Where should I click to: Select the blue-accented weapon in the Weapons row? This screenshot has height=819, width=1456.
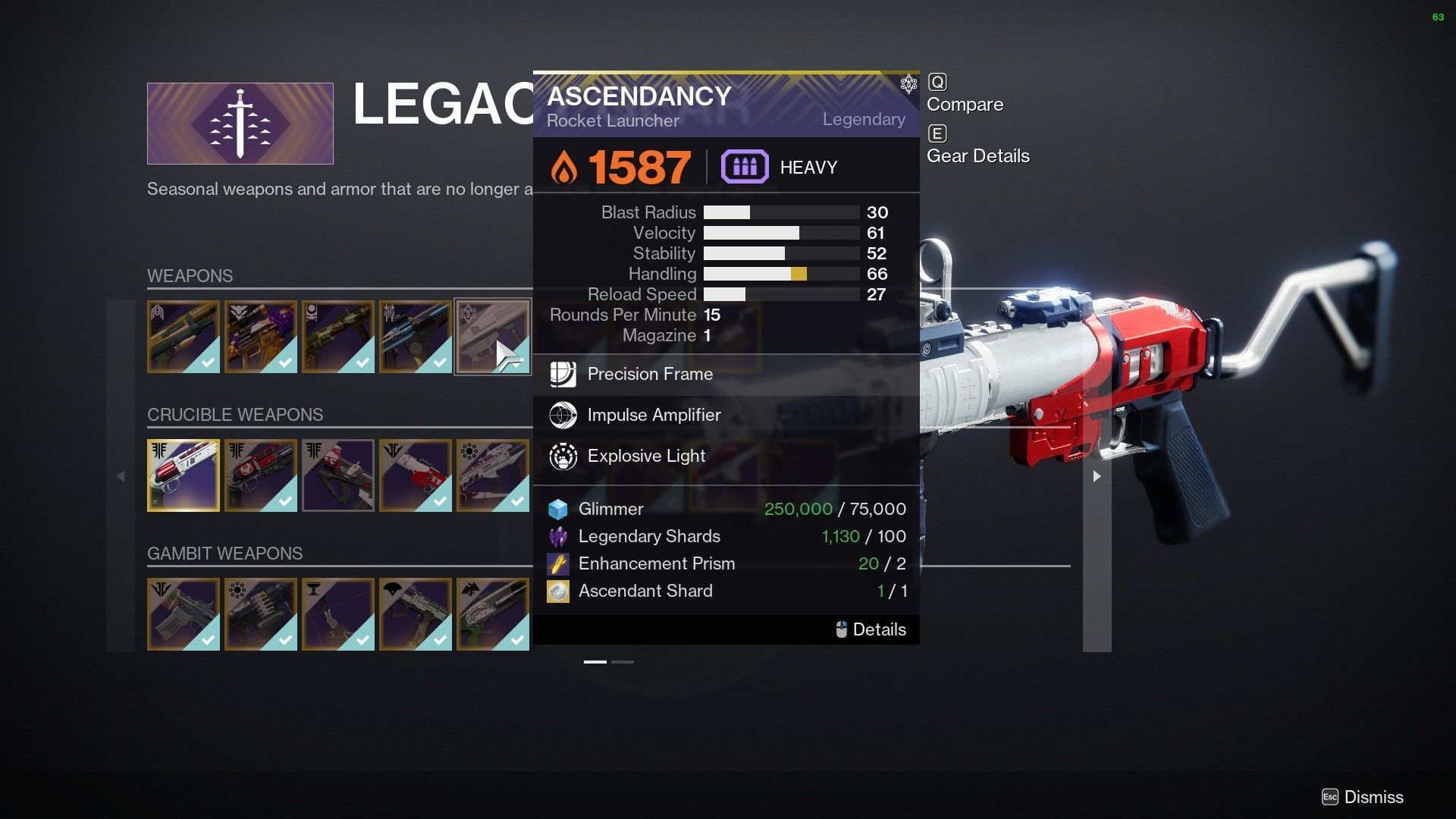coord(416,337)
